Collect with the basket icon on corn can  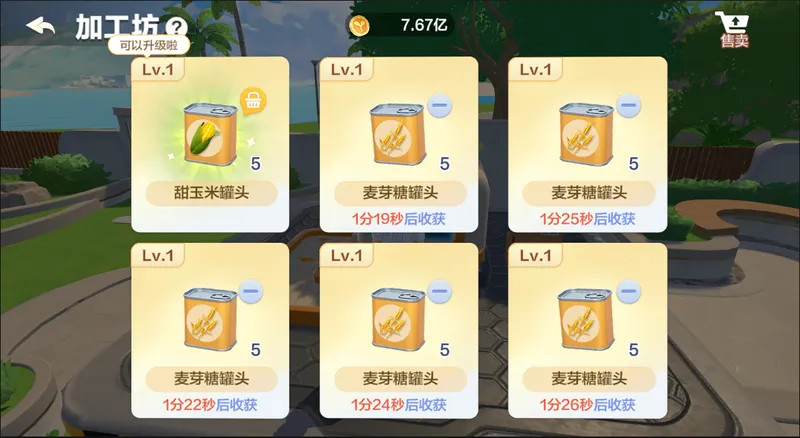253,102
